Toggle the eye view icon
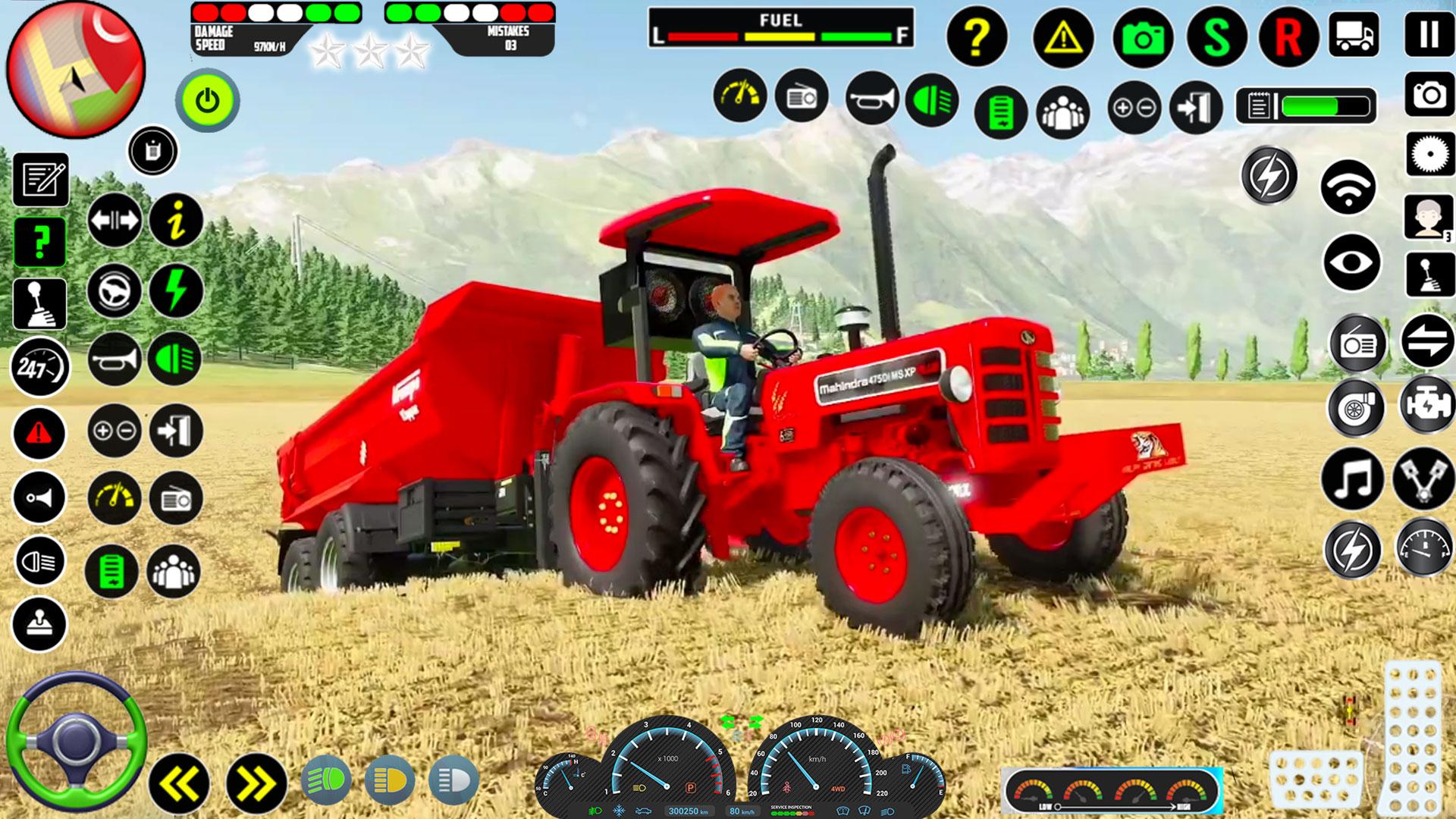 tap(1351, 262)
